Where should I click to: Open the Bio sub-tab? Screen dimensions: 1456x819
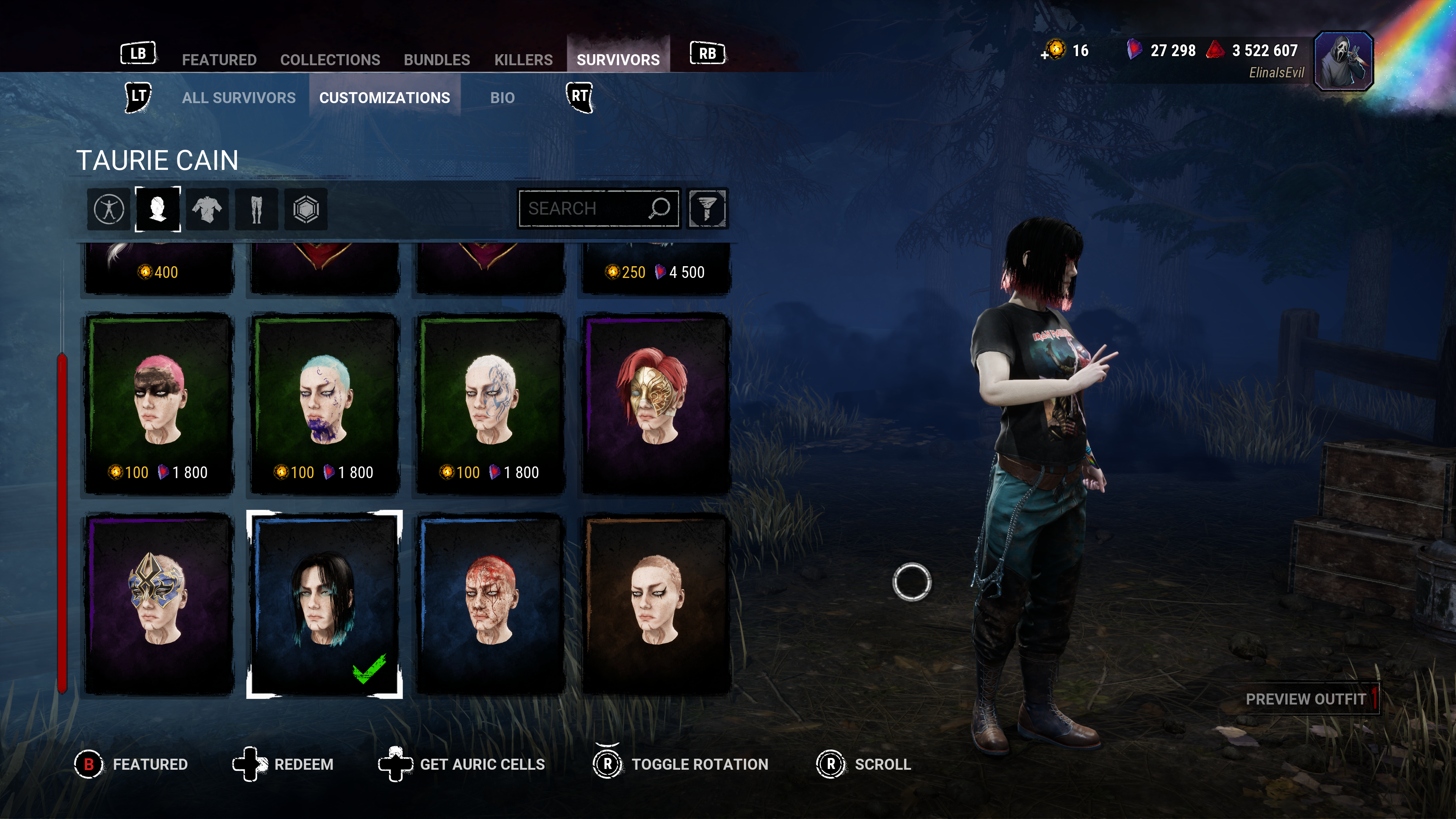[502, 98]
